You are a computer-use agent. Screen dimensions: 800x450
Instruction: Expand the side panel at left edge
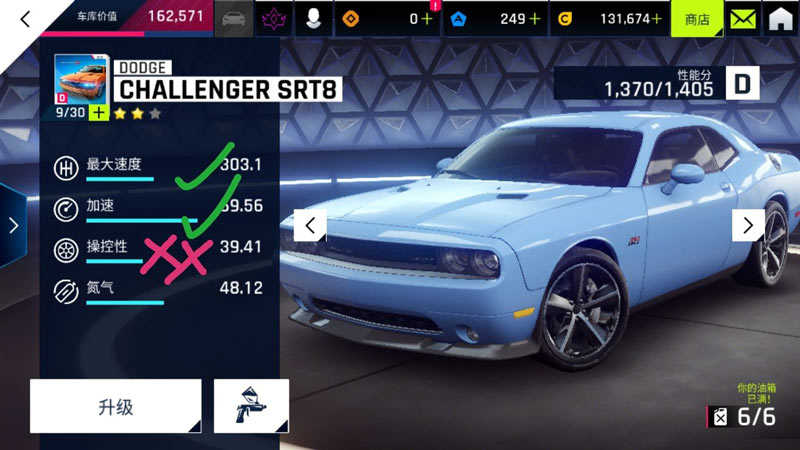pos(13,225)
